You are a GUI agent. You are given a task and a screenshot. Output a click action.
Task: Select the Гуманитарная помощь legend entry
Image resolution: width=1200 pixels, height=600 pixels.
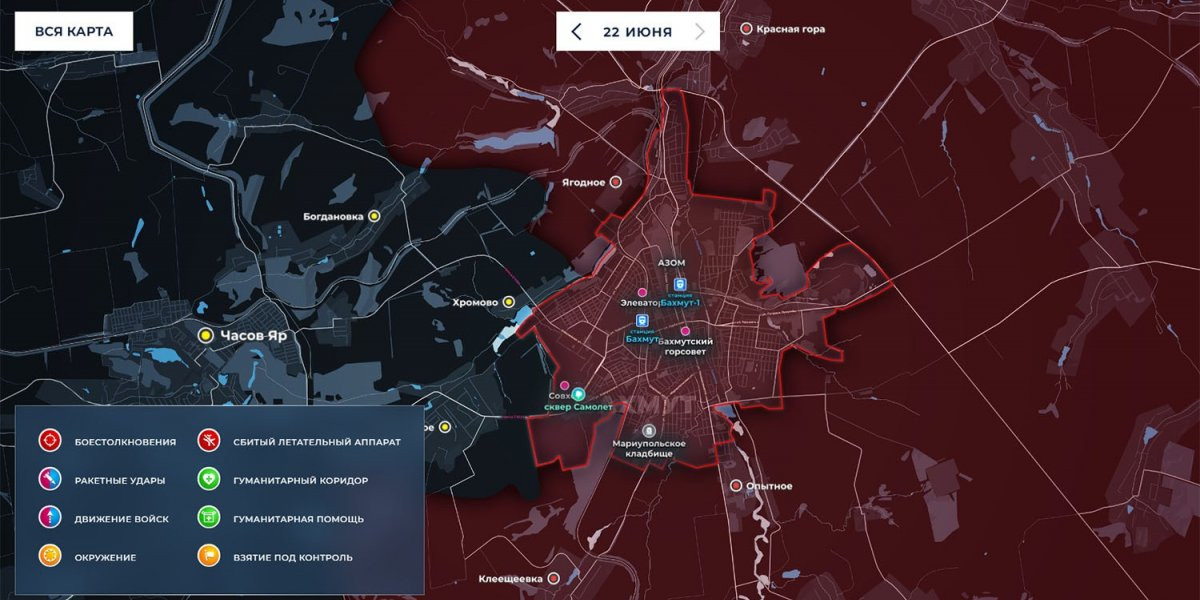coord(209,518)
